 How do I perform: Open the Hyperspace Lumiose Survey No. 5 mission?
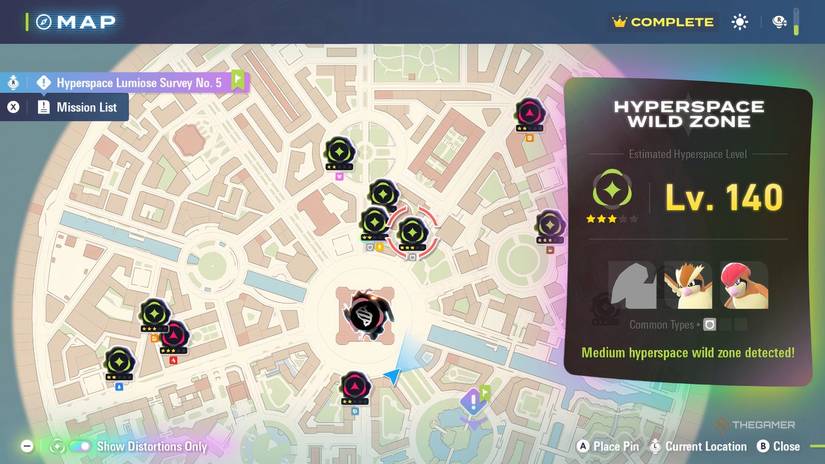(138, 83)
